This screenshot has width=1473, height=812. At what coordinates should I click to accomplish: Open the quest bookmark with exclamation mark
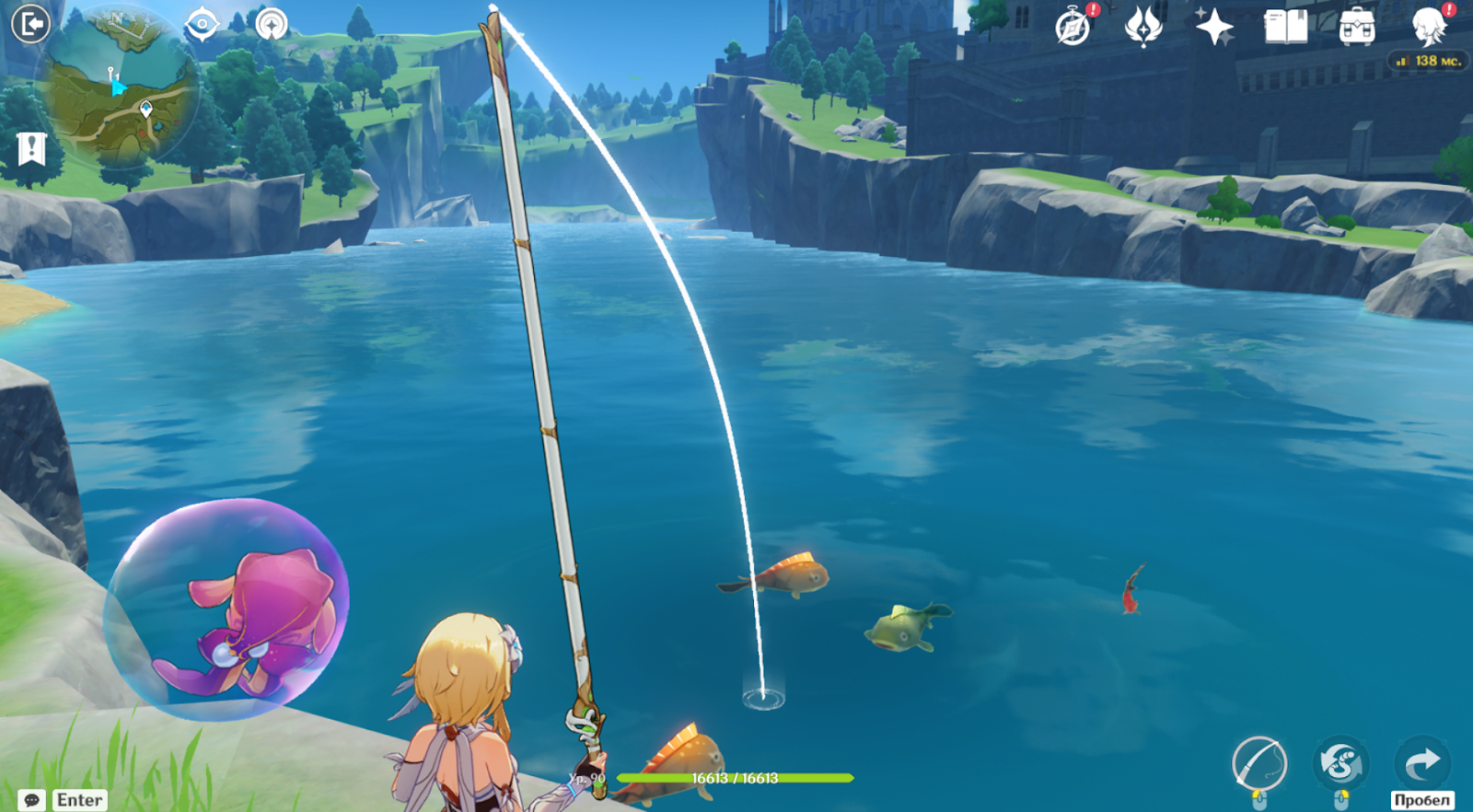pyautogui.click(x=31, y=148)
